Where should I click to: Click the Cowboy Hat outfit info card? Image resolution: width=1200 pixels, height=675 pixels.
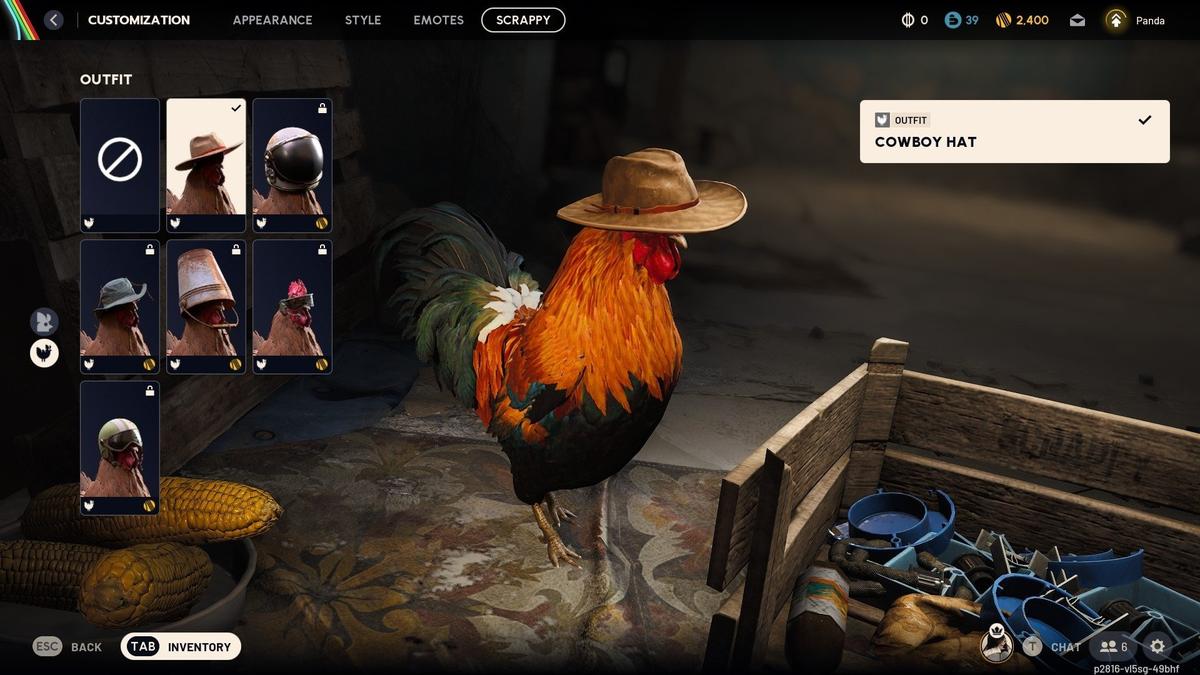tap(1014, 131)
